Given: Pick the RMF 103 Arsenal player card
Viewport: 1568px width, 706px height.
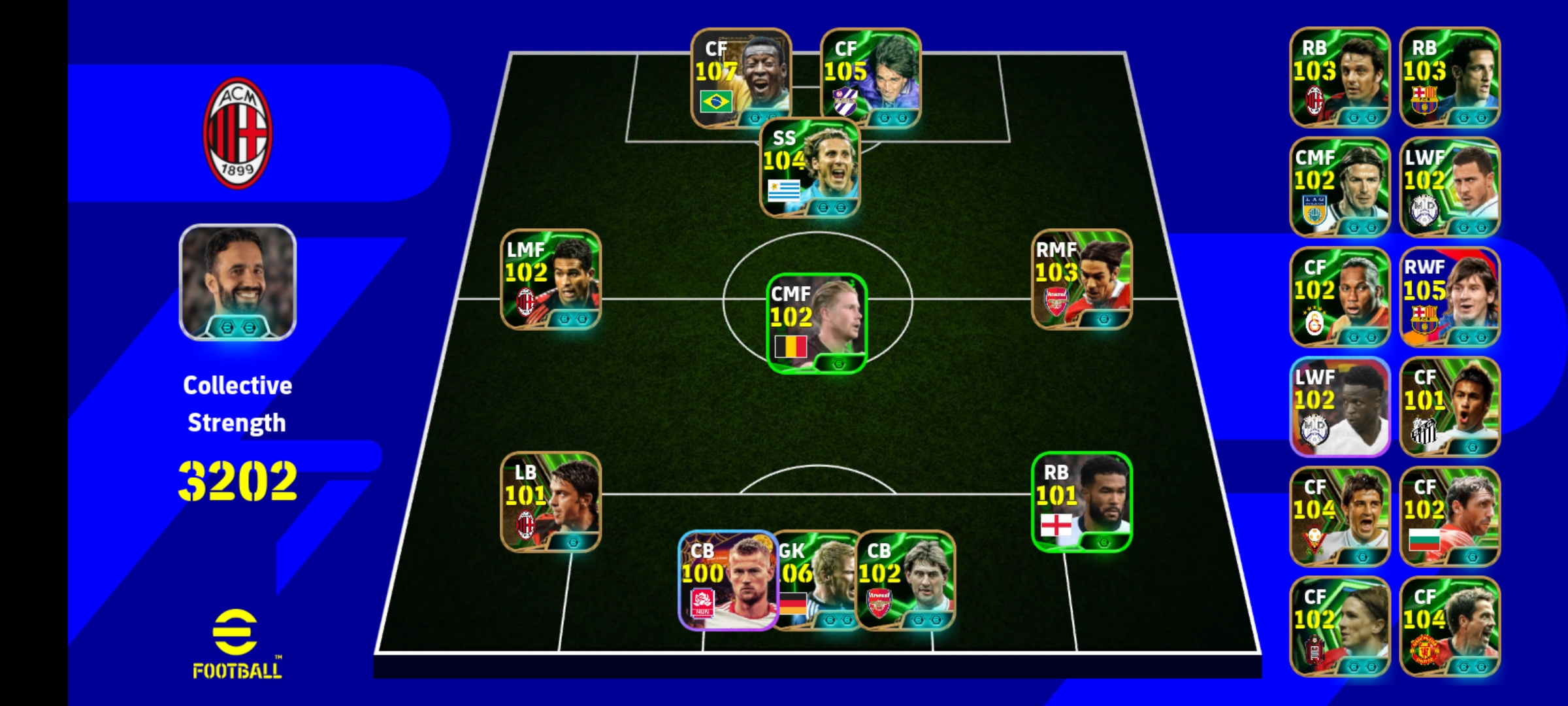Looking at the screenshot, I should pyautogui.click(x=1081, y=279).
